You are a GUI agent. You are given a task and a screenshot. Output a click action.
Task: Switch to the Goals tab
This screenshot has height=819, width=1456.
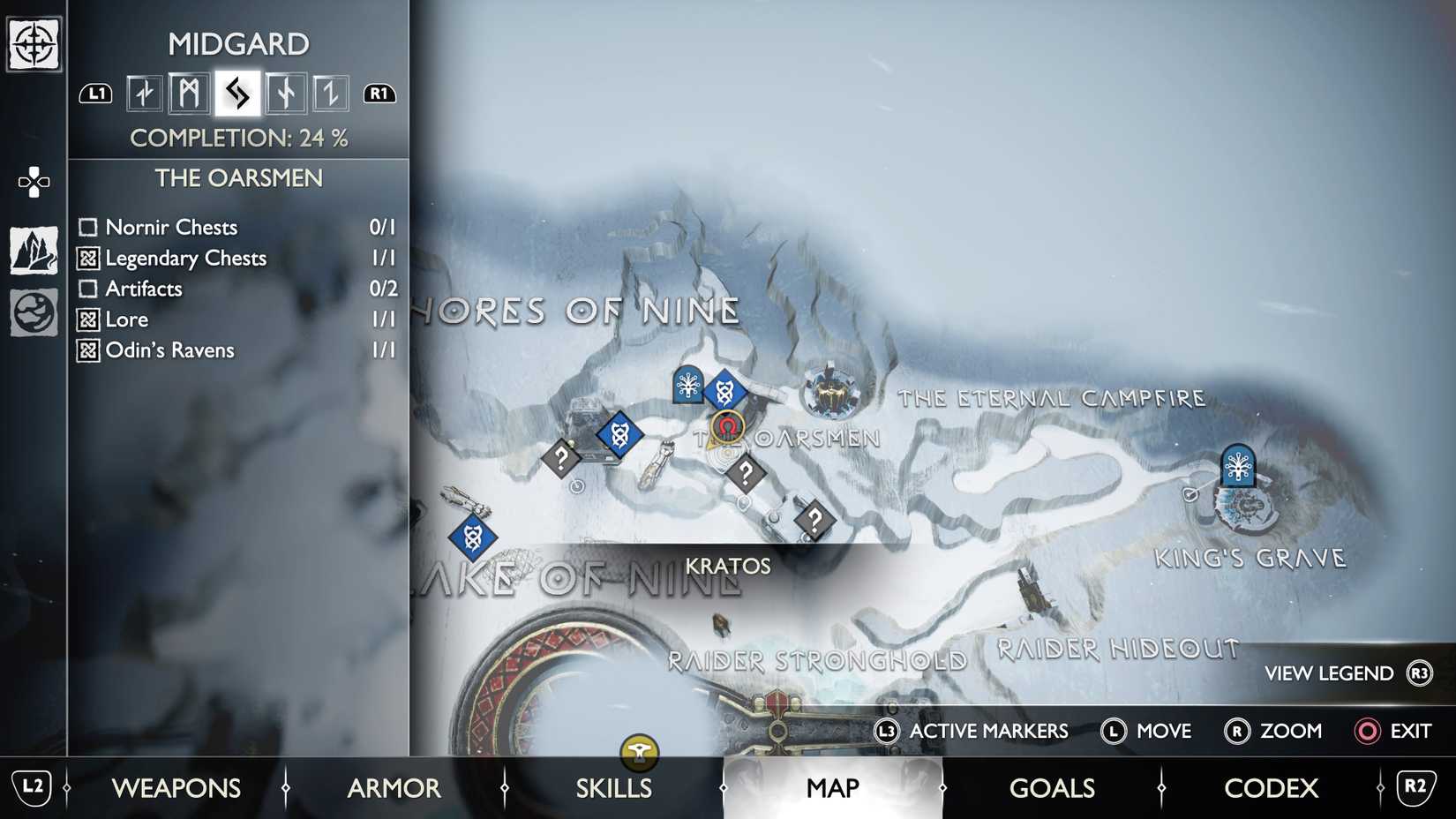(x=1052, y=787)
